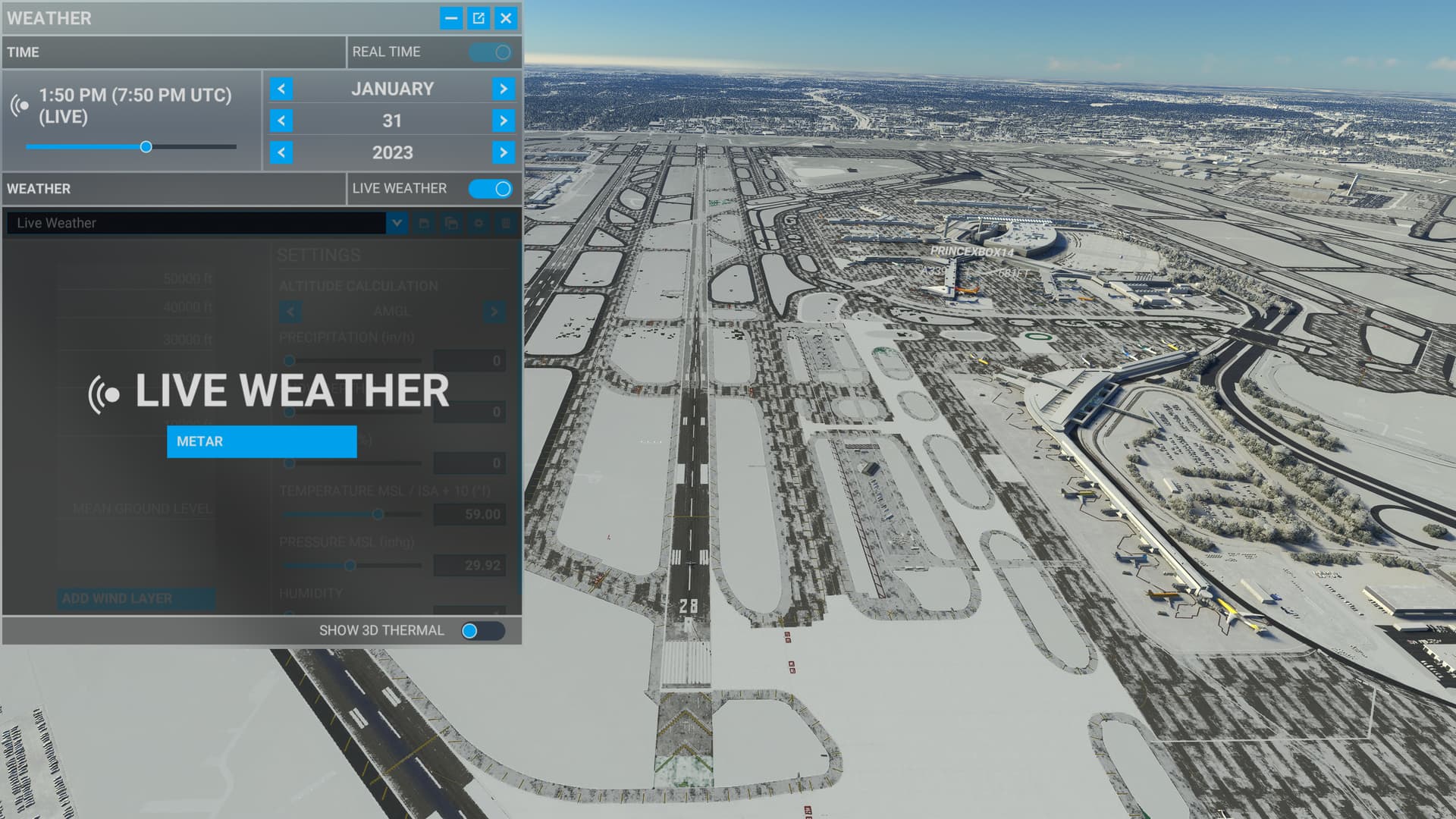The image size is (1456, 819).
Task: Increase the year beyond 2023
Action: 504,152
